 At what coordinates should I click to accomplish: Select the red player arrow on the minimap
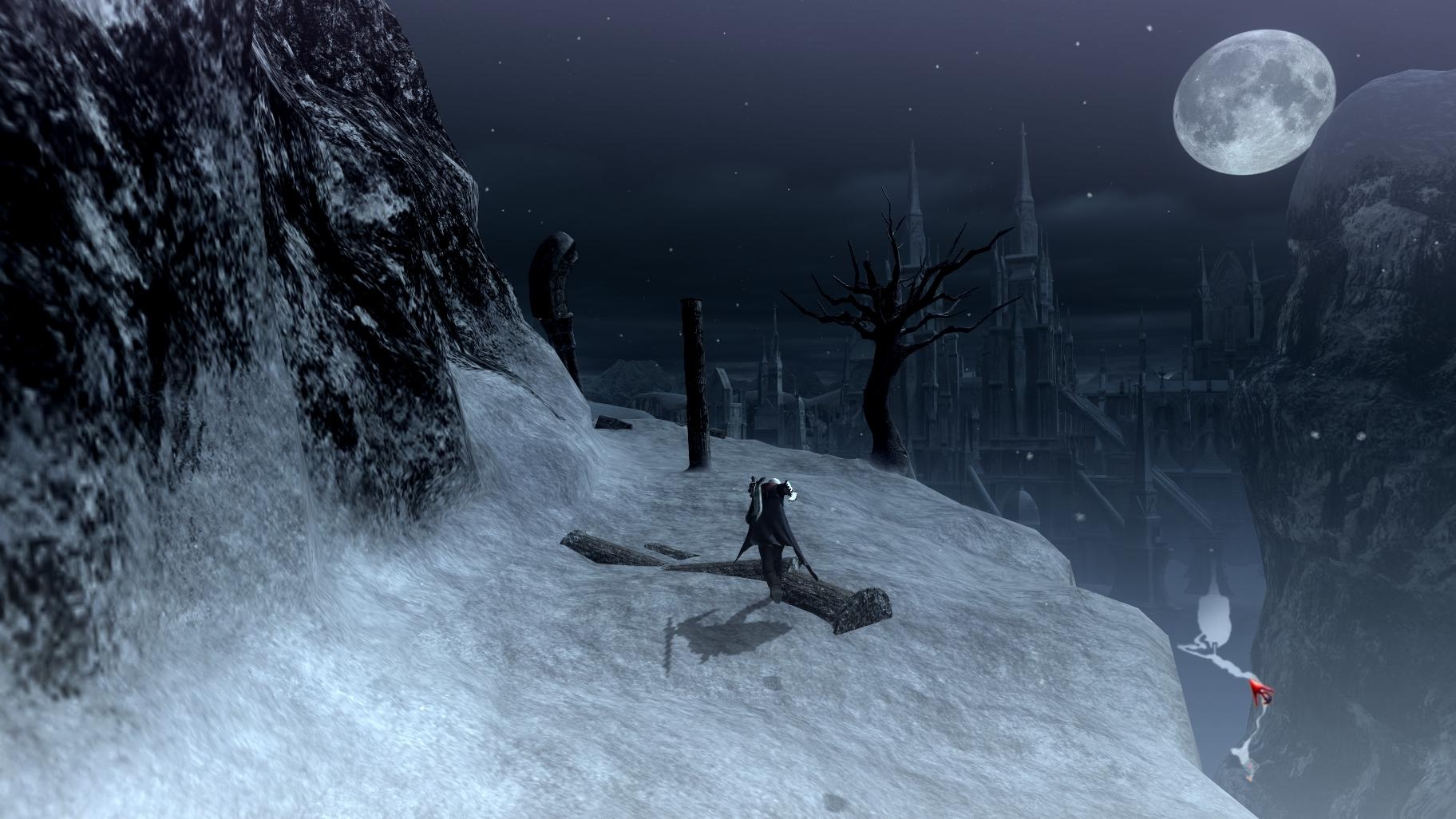pyautogui.click(x=1261, y=692)
